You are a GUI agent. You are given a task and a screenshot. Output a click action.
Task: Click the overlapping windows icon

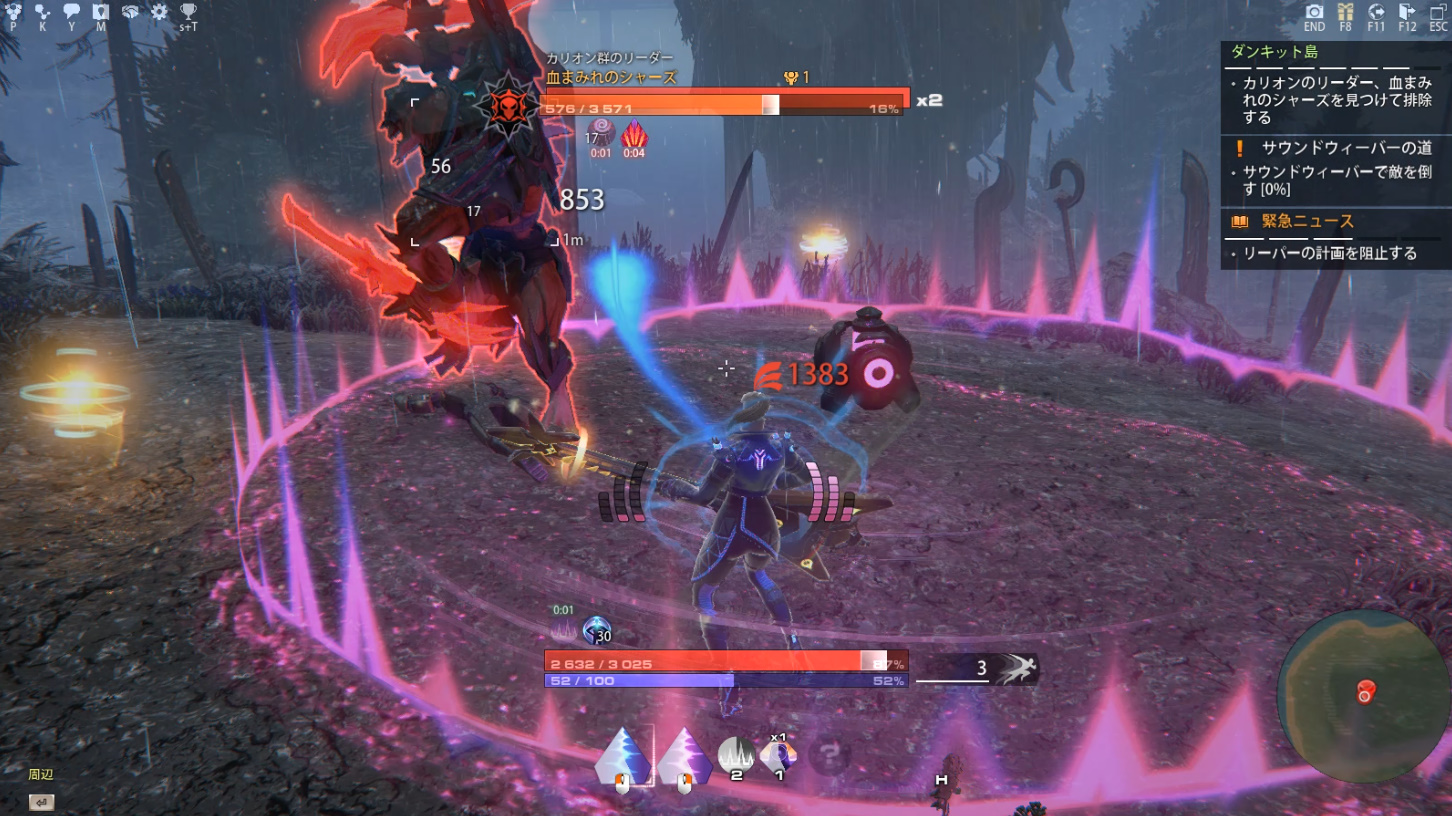pyautogui.click(x=1438, y=13)
